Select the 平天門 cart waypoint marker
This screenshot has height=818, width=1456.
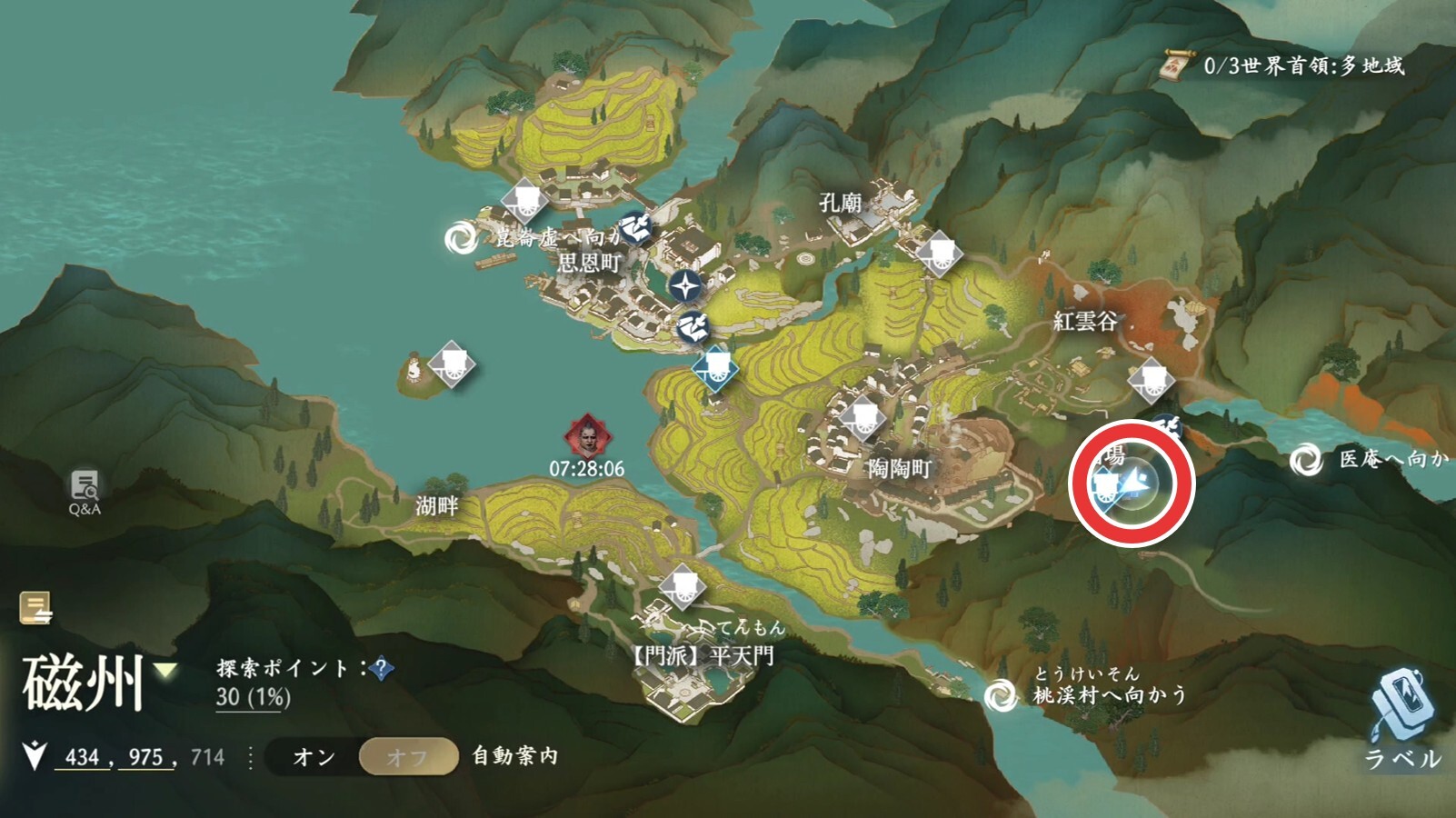(x=682, y=586)
